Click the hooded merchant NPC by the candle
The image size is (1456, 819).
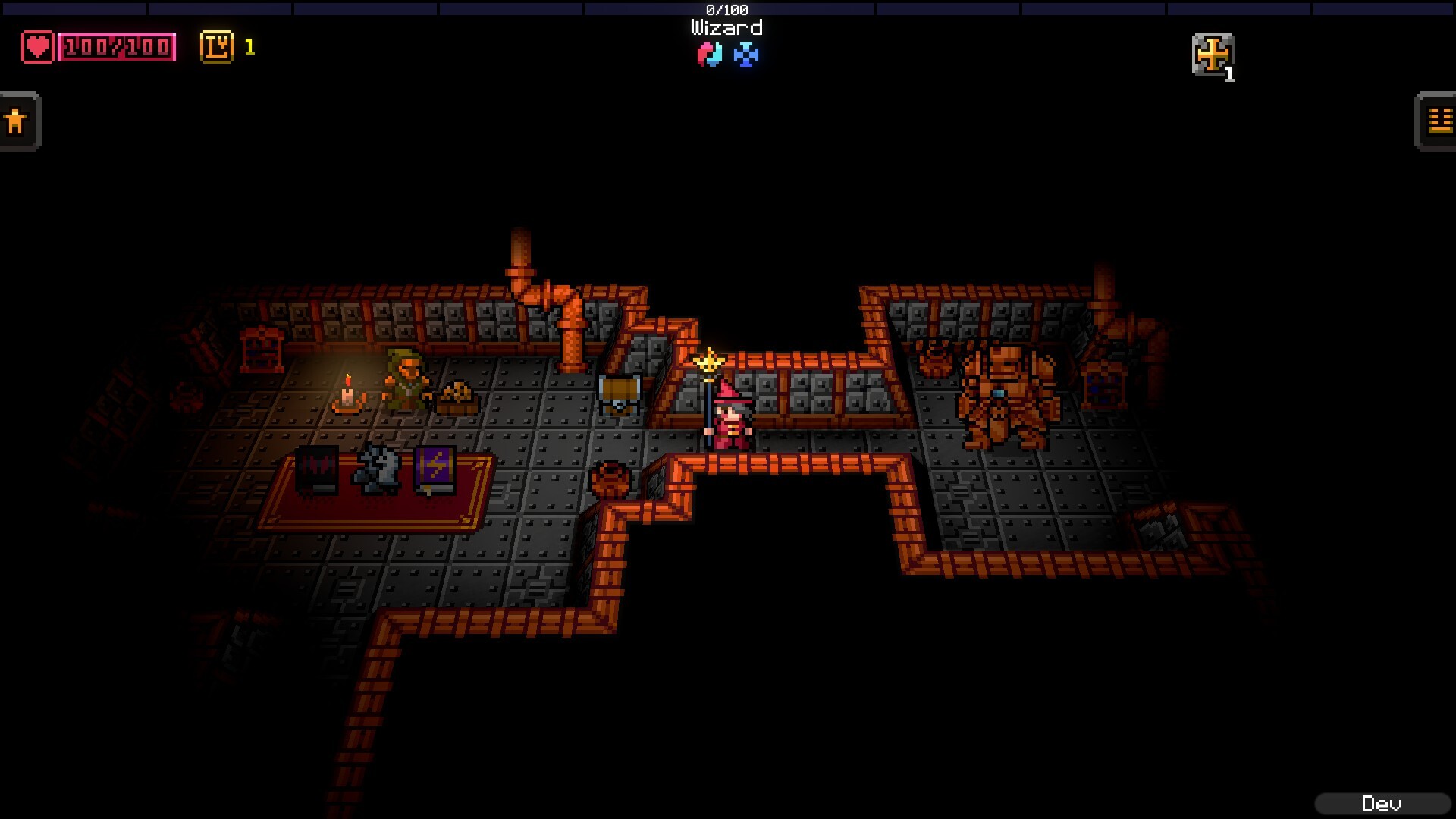(x=407, y=376)
